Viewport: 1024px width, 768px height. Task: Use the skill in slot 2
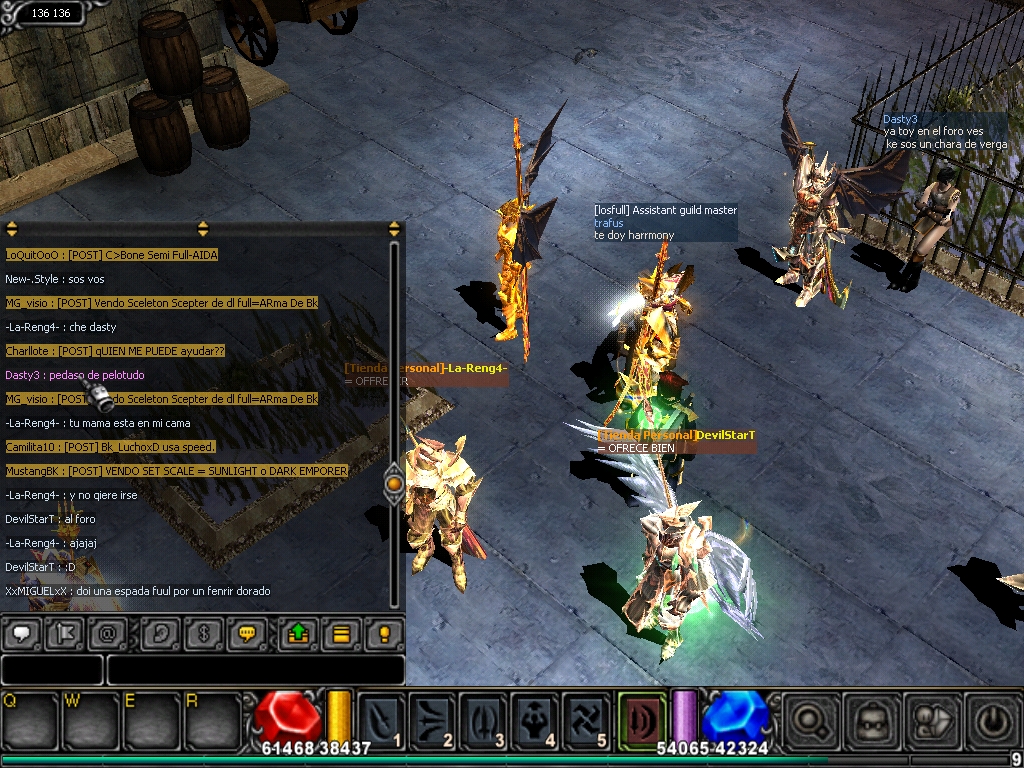433,719
